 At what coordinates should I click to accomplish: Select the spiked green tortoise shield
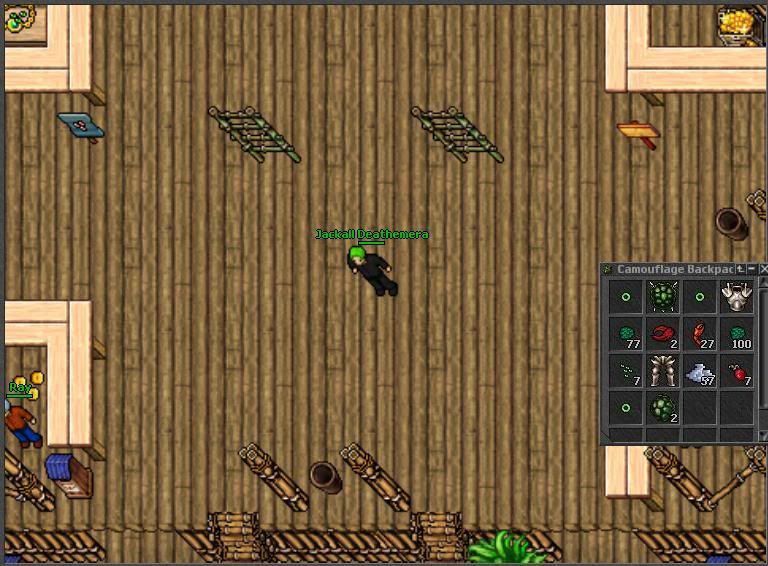[662, 297]
